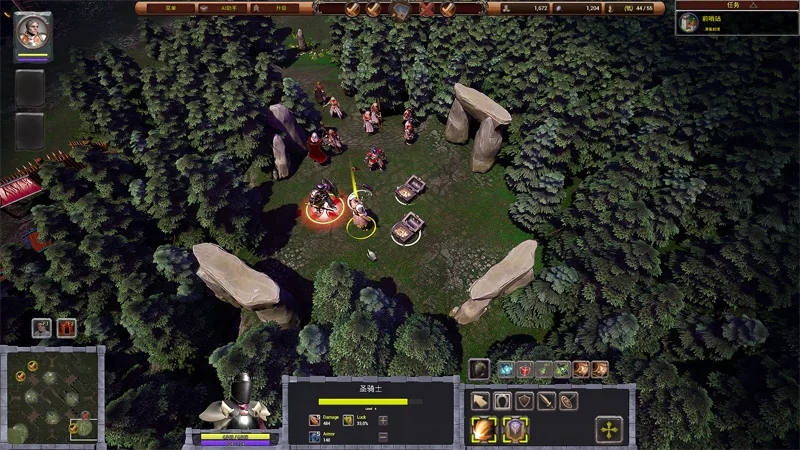This screenshot has width=800, height=450.
Task: Select the hero portrait at top left
Action: click(x=33, y=30)
